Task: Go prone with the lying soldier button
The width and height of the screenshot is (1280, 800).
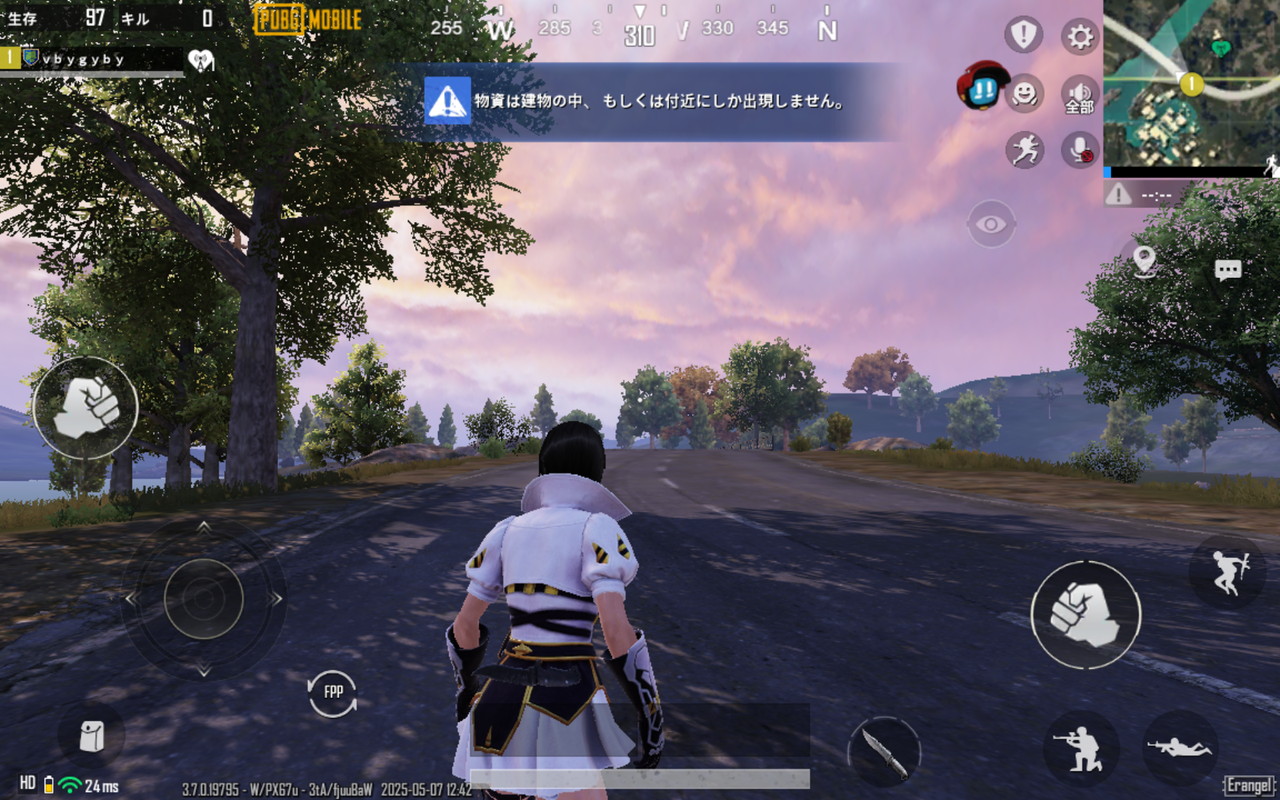Action: coord(1180,748)
